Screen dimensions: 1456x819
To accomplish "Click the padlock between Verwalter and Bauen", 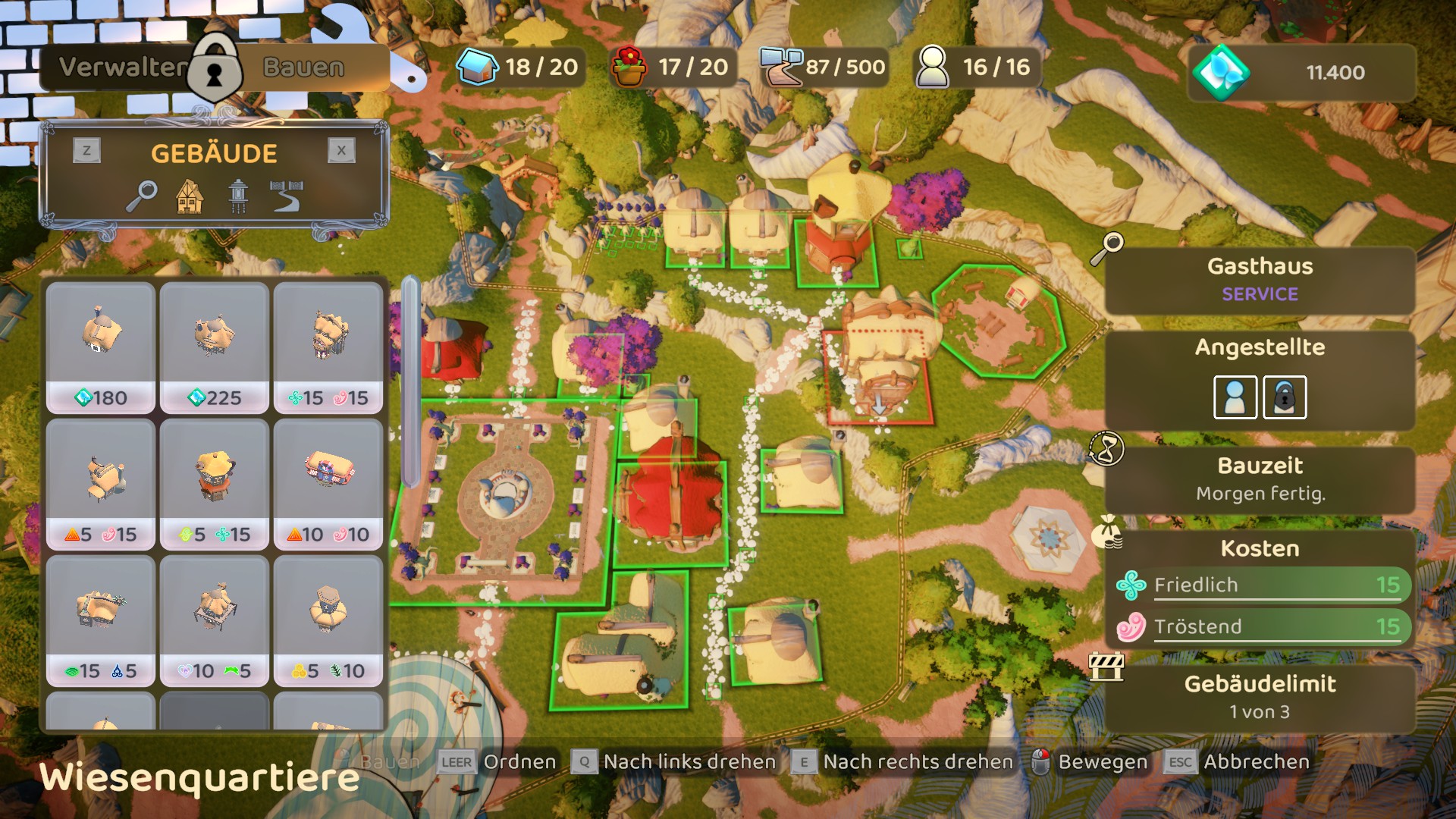I will (x=215, y=68).
